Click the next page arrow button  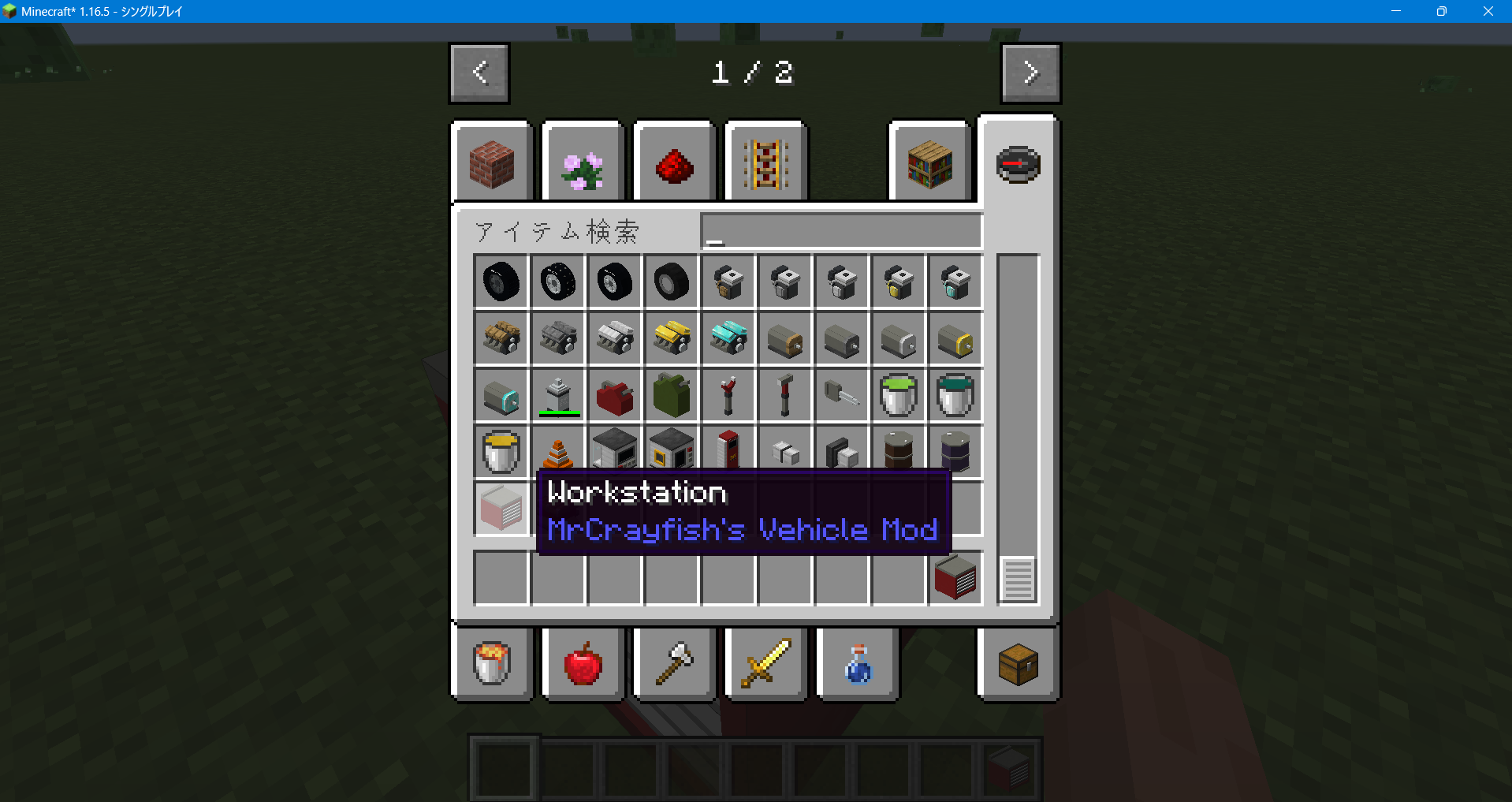coord(1030,73)
